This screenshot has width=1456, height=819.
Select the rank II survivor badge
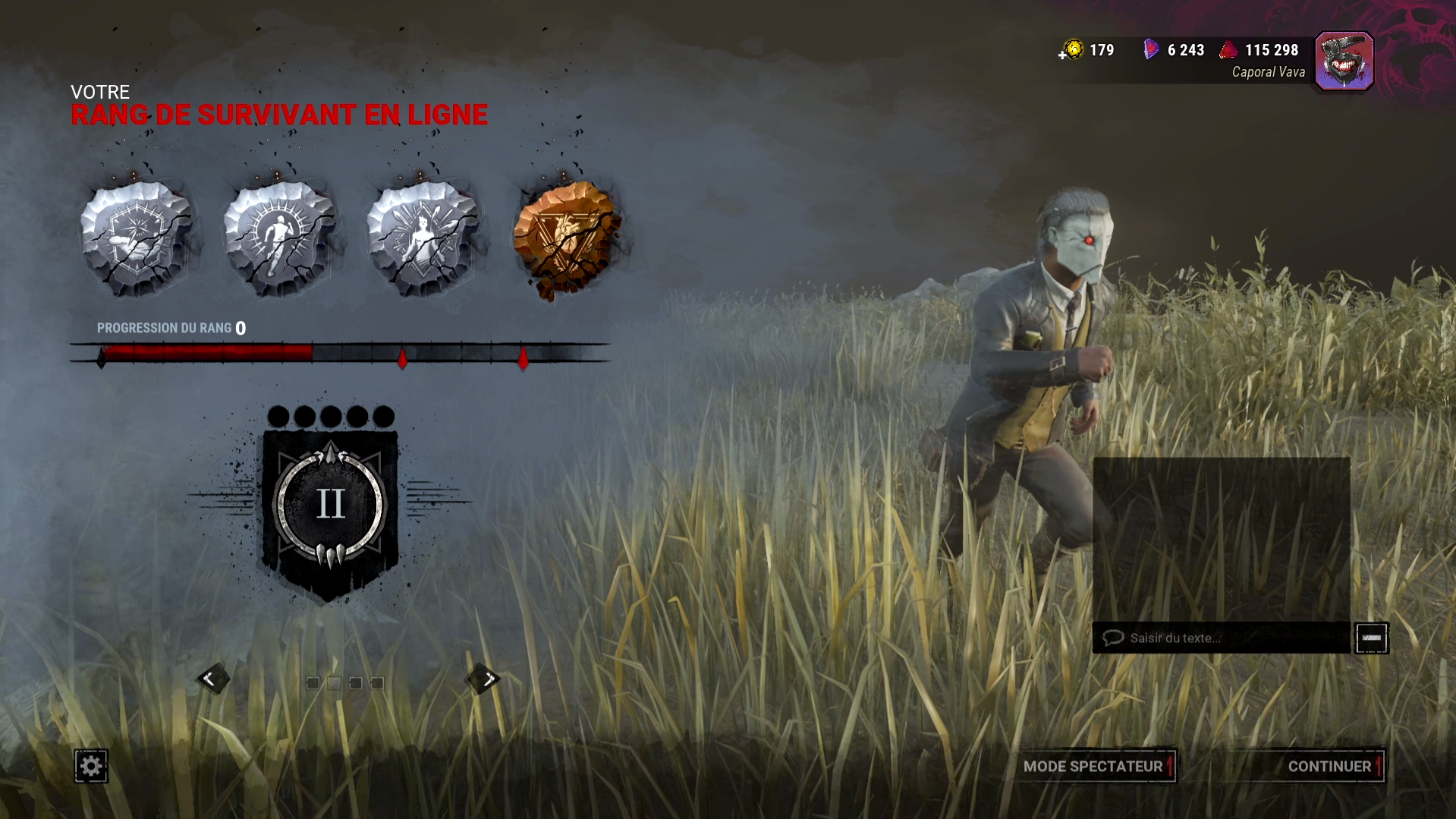coord(330,506)
